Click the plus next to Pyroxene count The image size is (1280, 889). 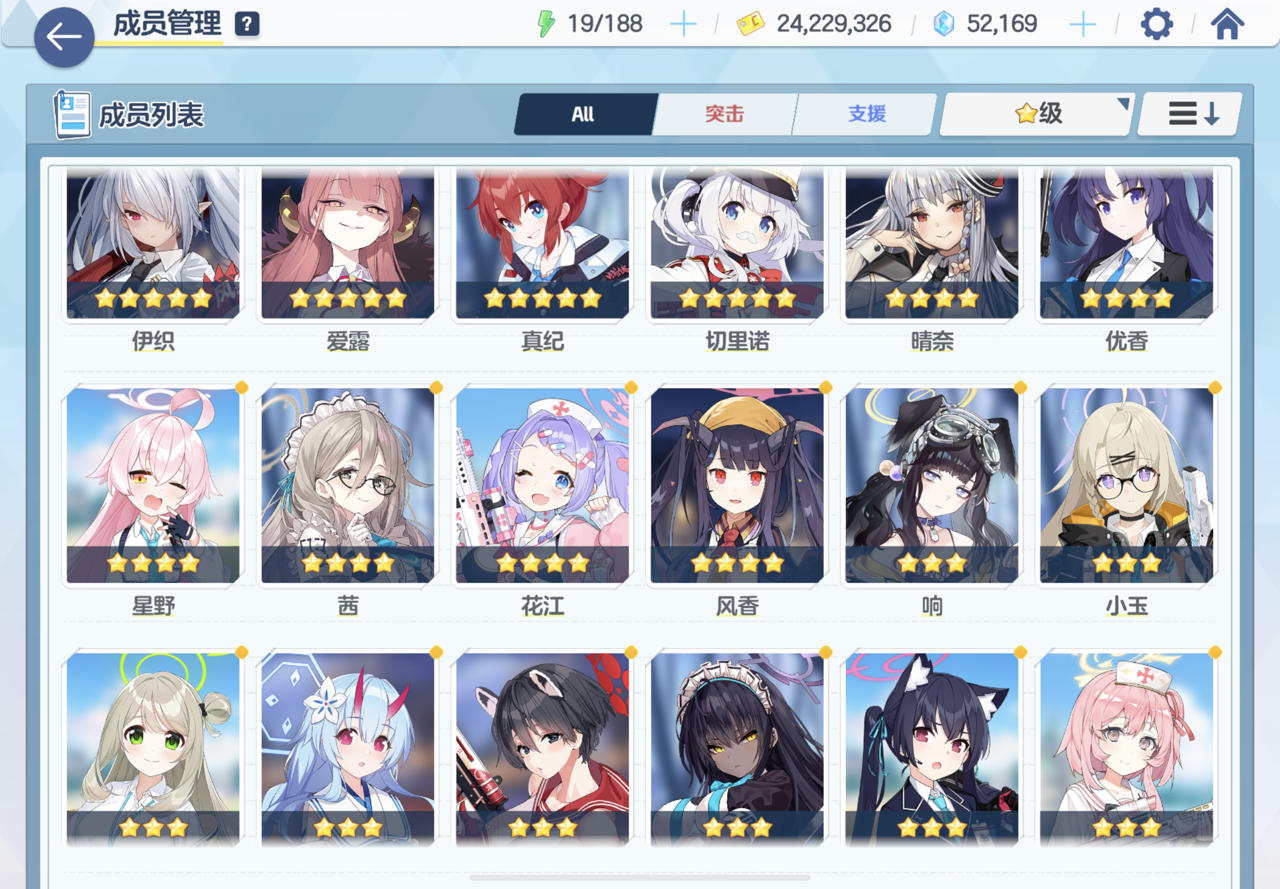(x=1081, y=22)
